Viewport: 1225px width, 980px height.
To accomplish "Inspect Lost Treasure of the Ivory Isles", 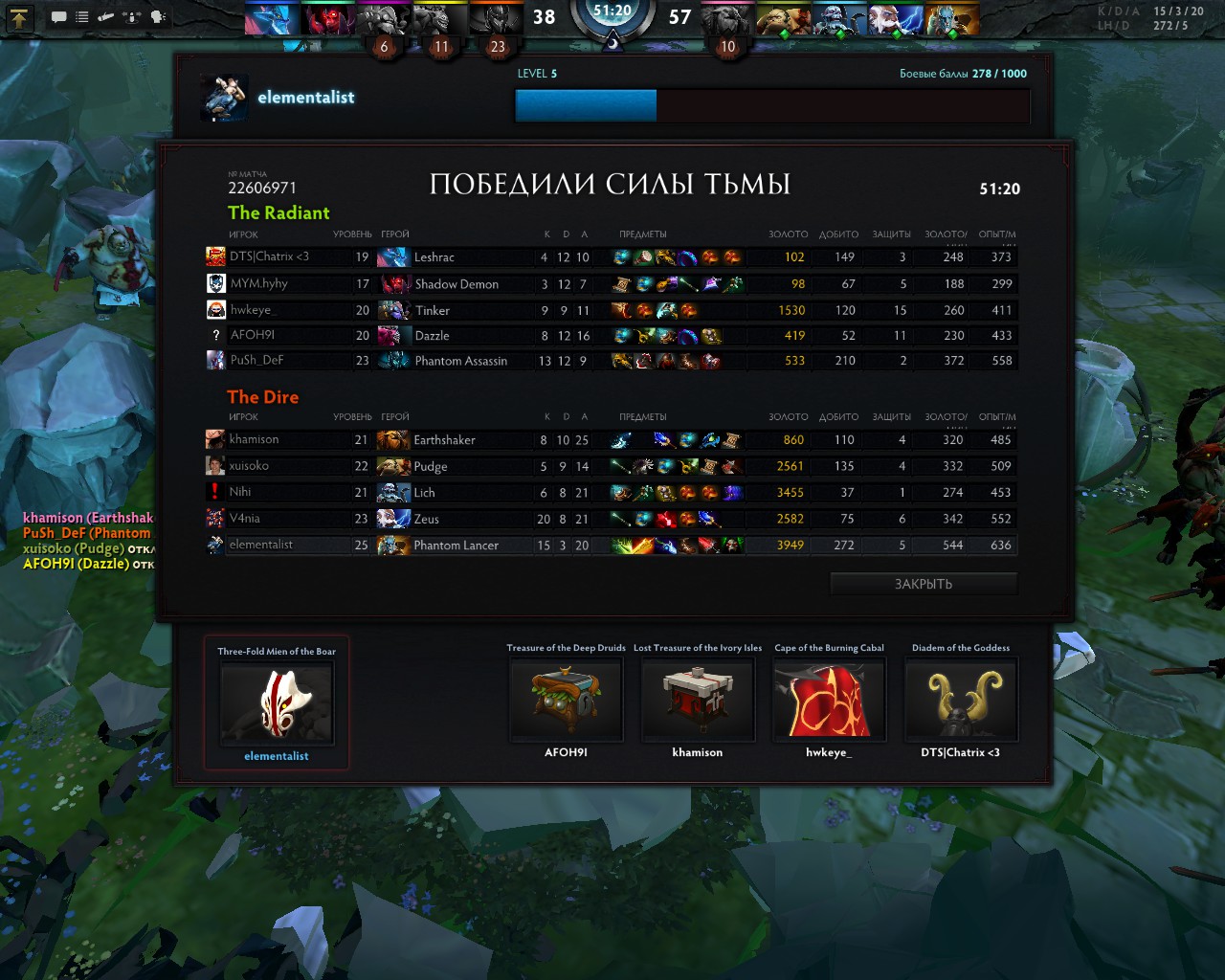I will [x=697, y=701].
